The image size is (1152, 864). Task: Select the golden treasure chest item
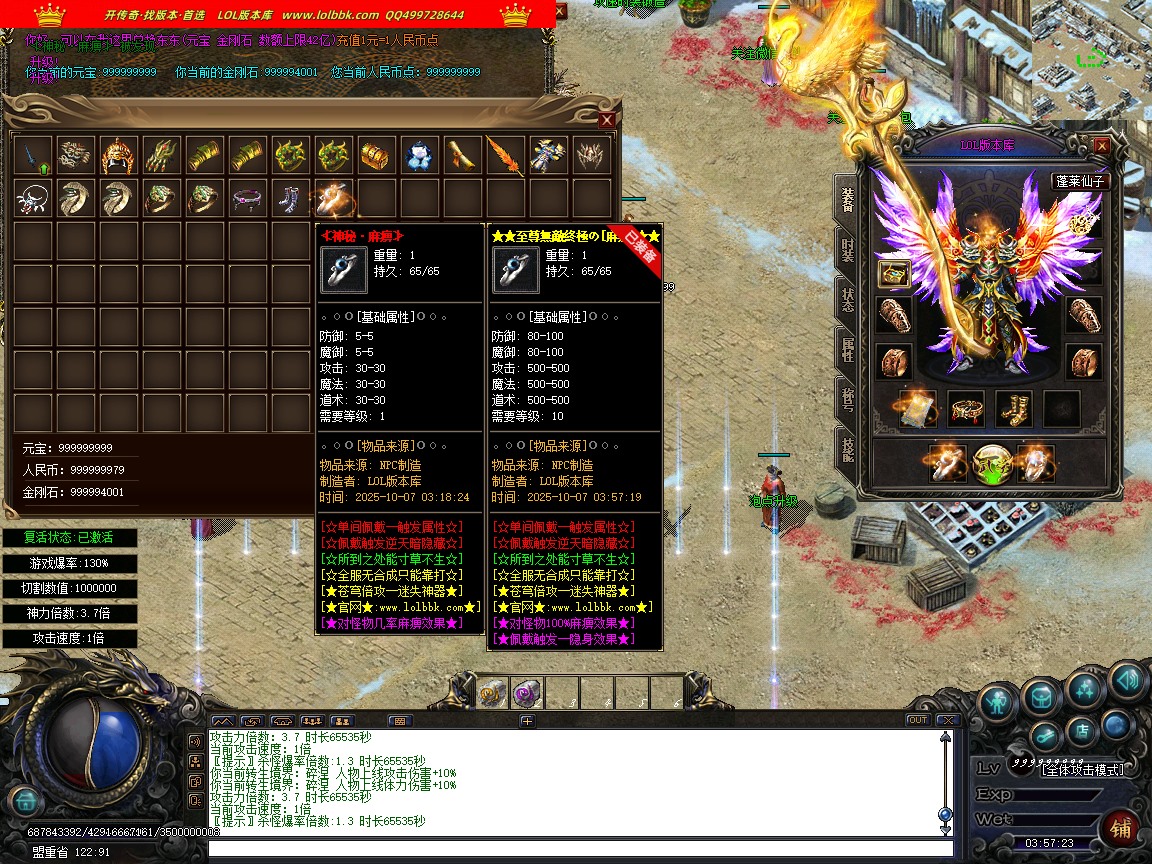click(x=374, y=155)
